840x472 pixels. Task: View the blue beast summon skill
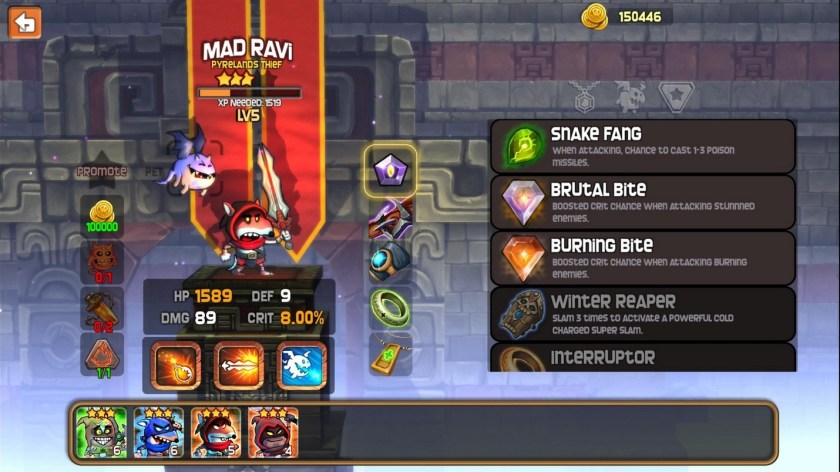(301, 365)
